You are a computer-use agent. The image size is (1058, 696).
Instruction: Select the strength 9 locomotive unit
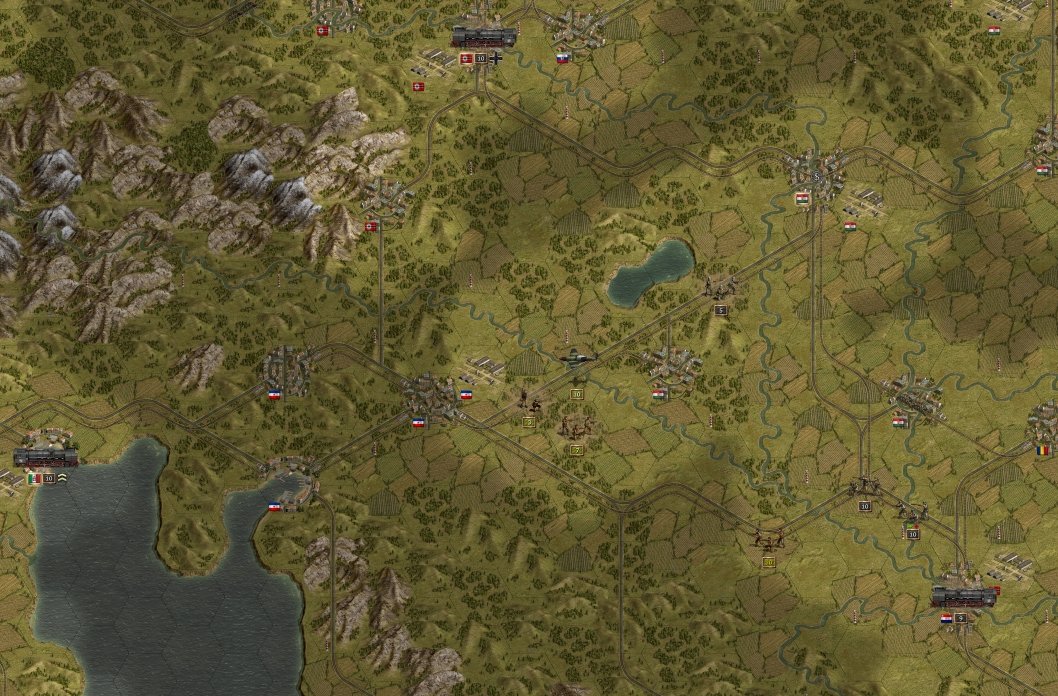(963, 597)
